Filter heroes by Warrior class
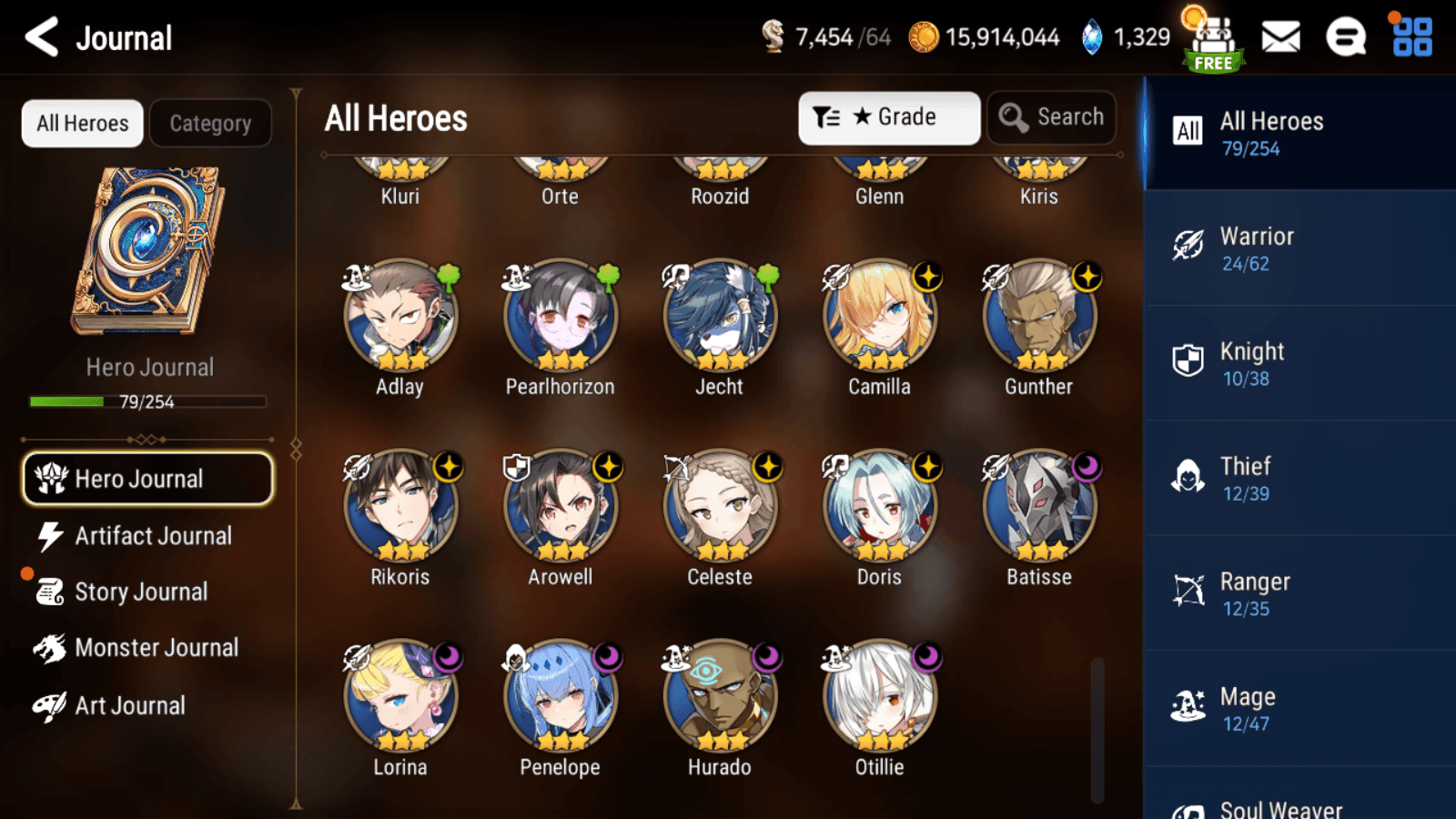The width and height of the screenshot is (1456, 819). 1299,248
